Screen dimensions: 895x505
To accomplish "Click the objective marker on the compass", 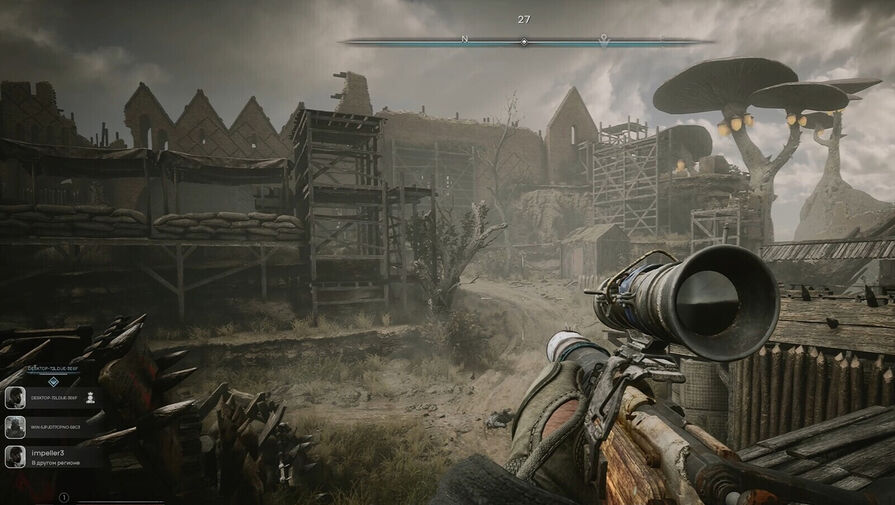I will tap(603, 41).
